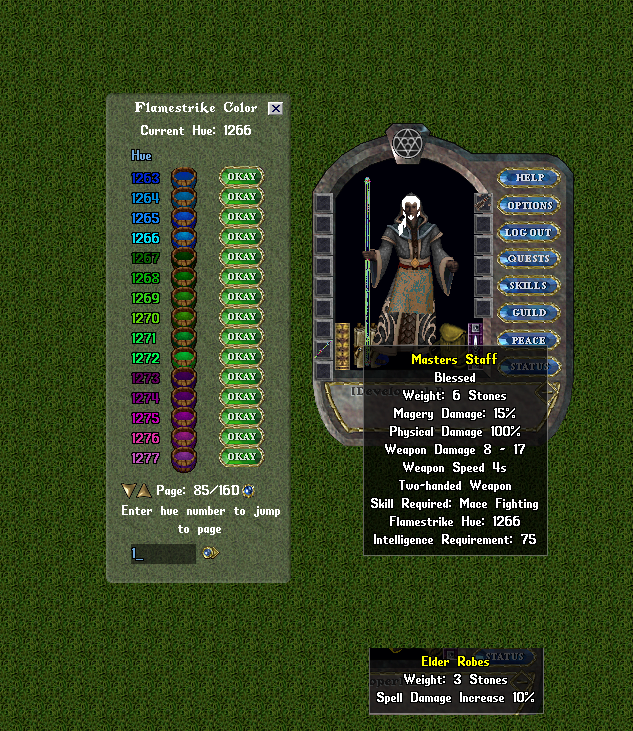Open OPTIONS from the paperdoll

coord(529,205)
